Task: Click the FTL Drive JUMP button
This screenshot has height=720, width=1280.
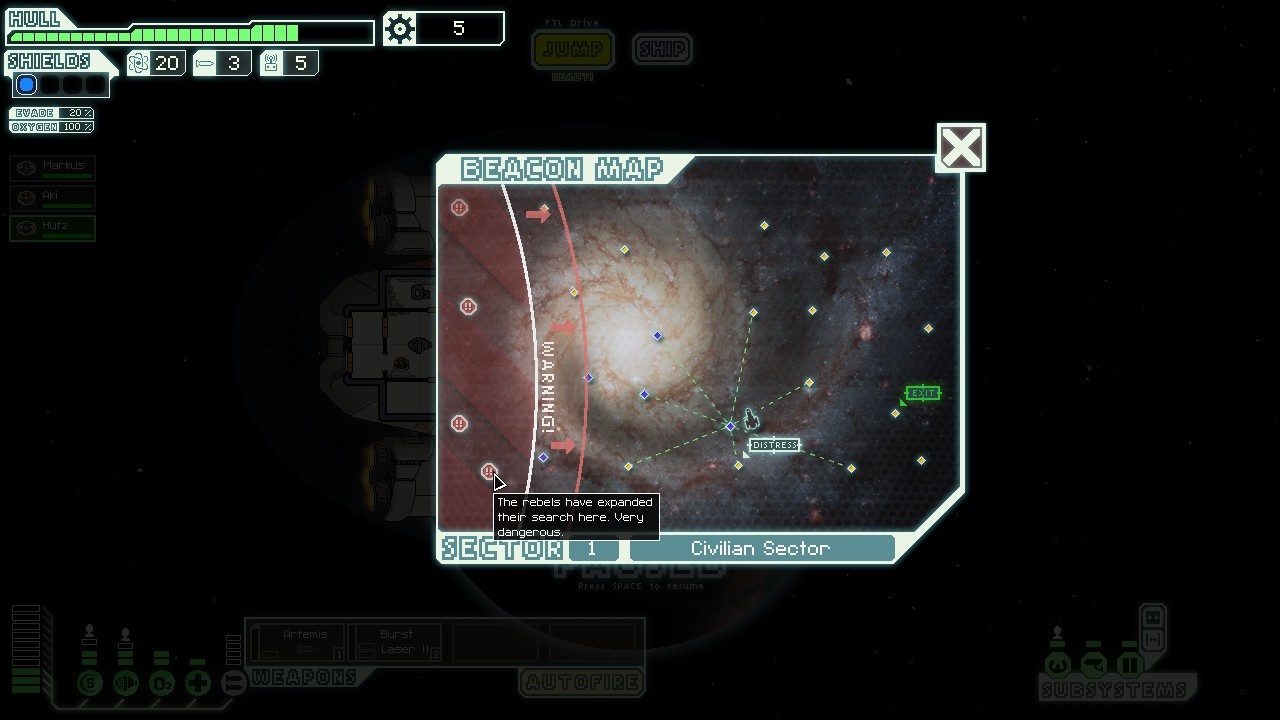Action: coord(573,49)
